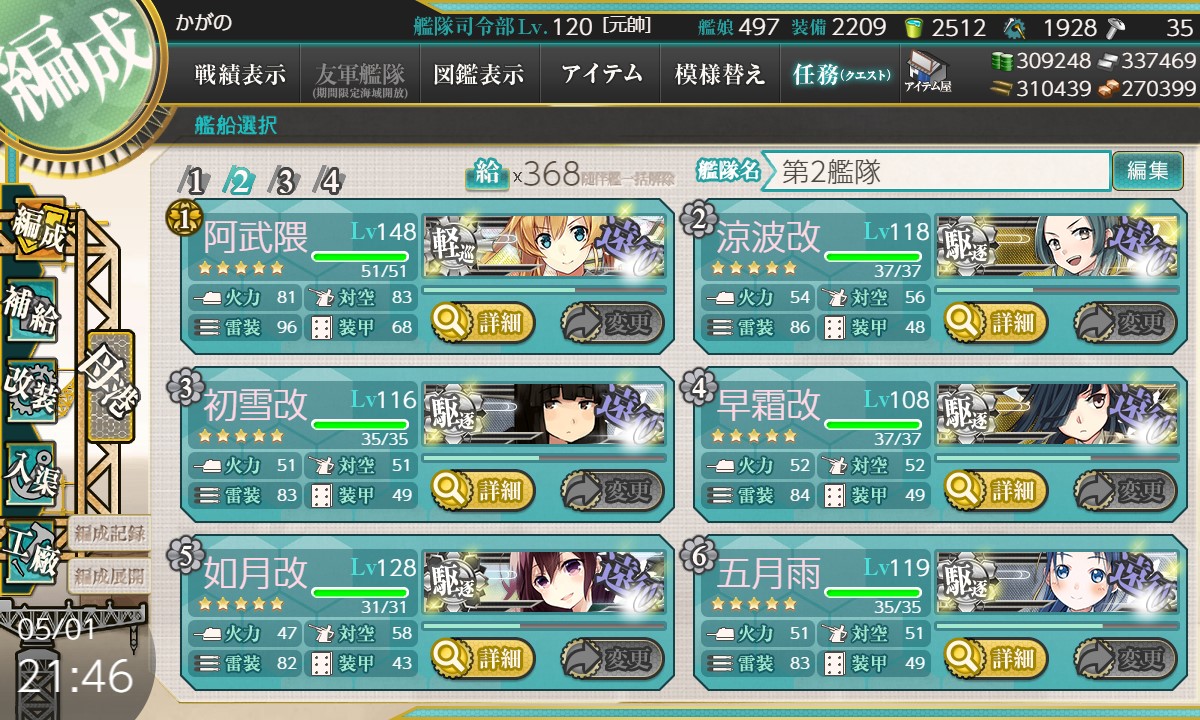Image resolution: width=1200 pixels, height=720 pixels.
Task: Switch to fleet tab 1
Action: coord(196,181)
